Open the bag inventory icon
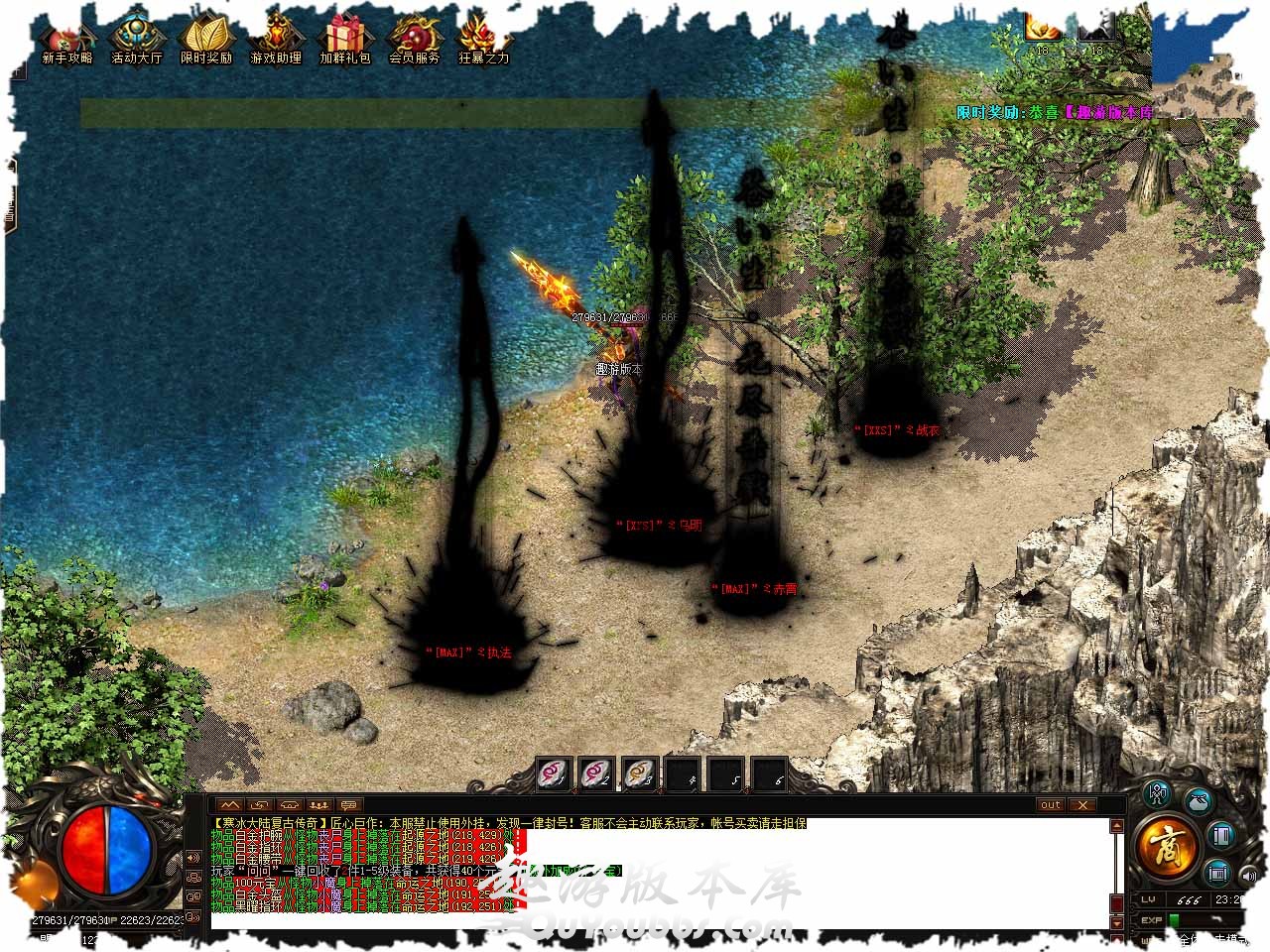 (x=1199, y=799)
